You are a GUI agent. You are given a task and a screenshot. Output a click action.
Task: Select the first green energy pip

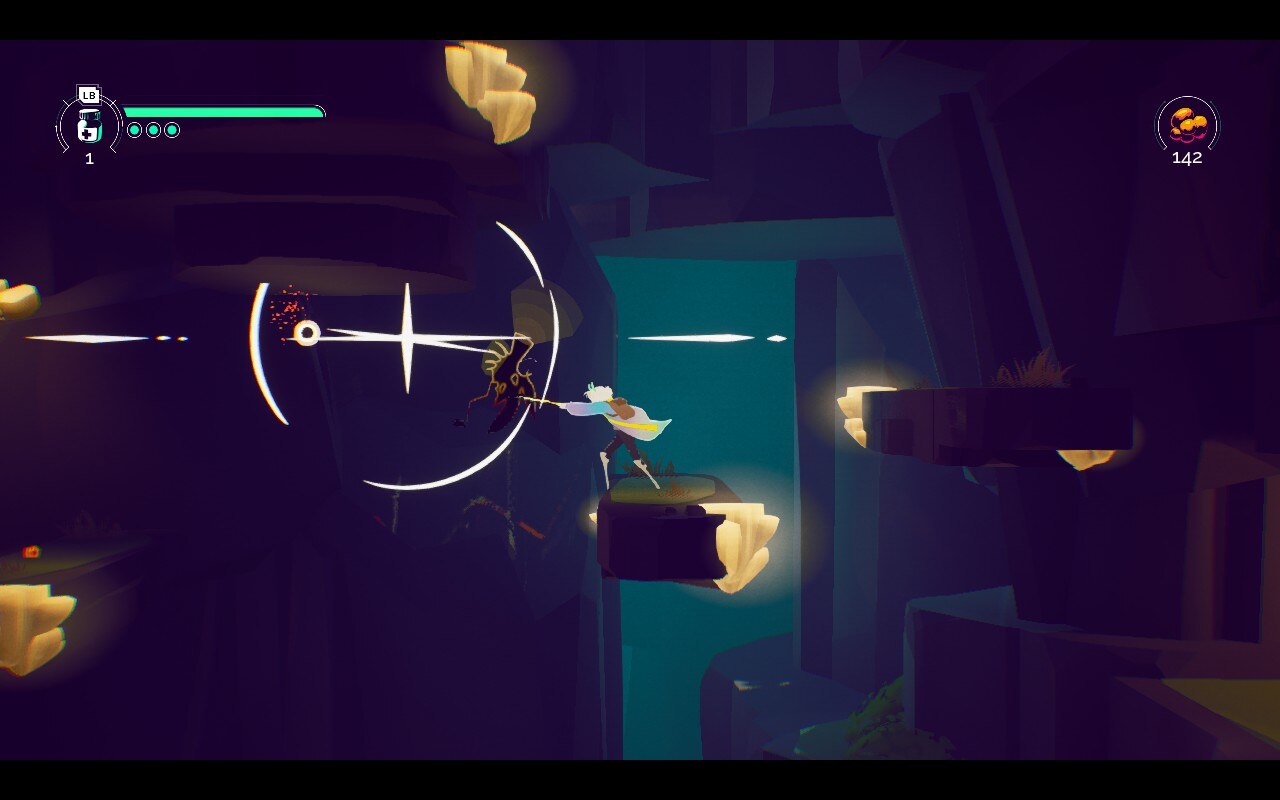click(135, 129)
